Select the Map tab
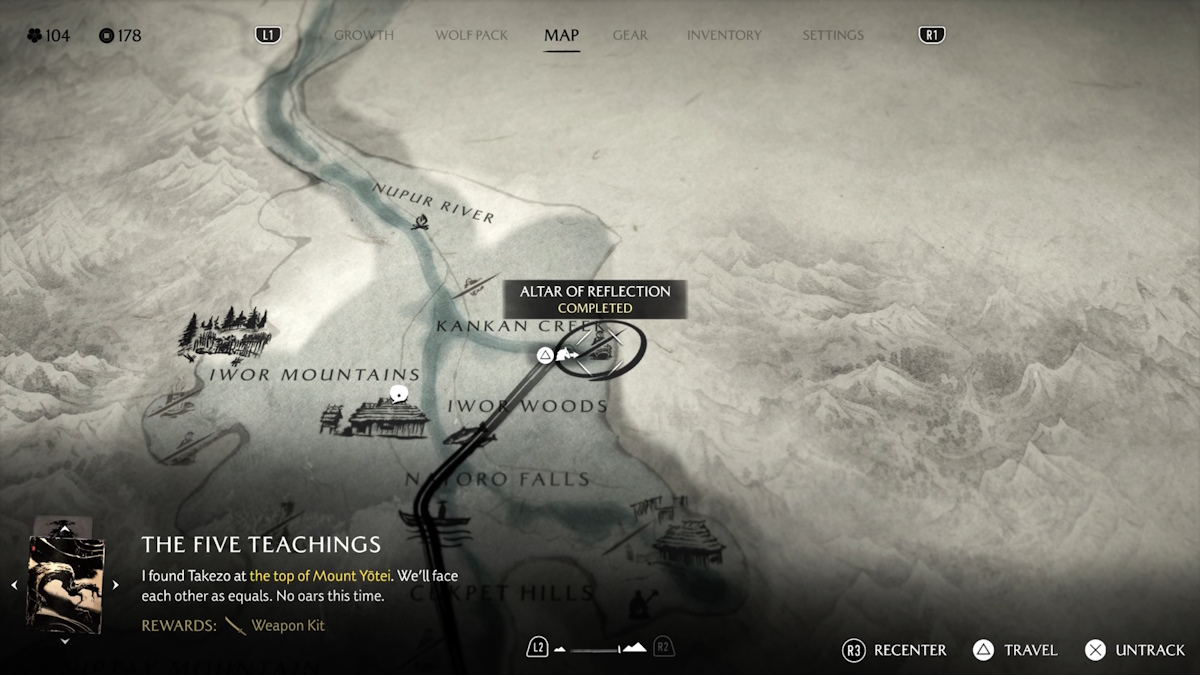 tap(561, 35)
